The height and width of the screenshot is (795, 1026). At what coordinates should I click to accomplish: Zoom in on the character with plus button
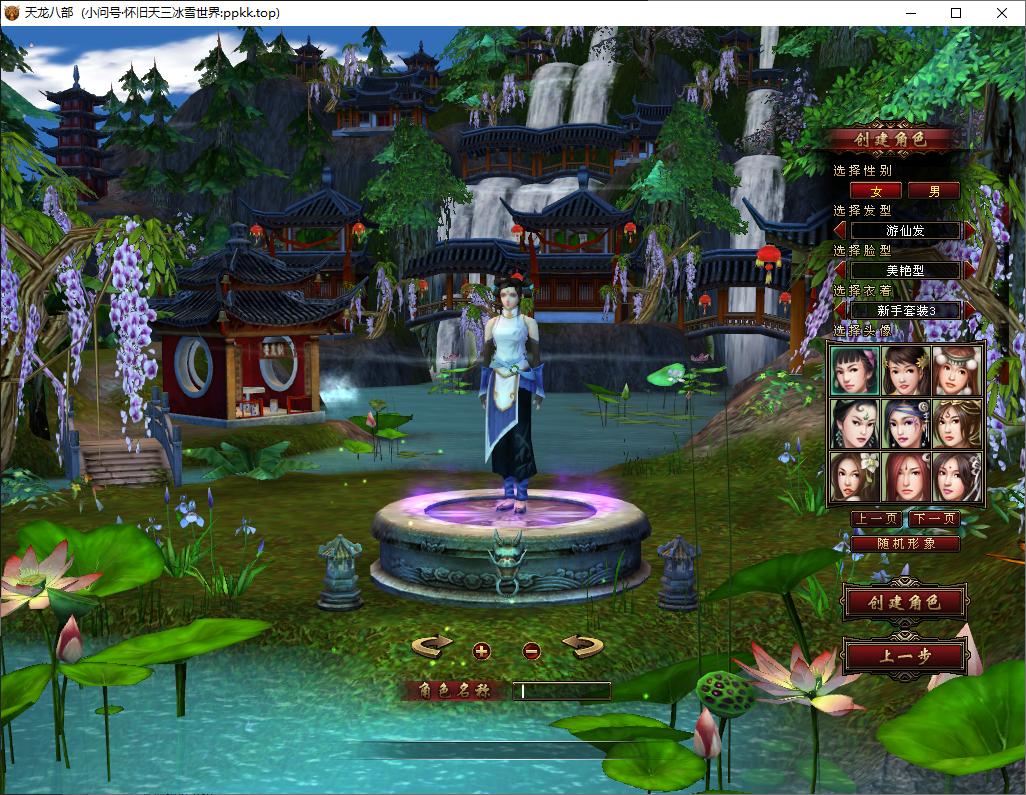(x=482, y=651)
